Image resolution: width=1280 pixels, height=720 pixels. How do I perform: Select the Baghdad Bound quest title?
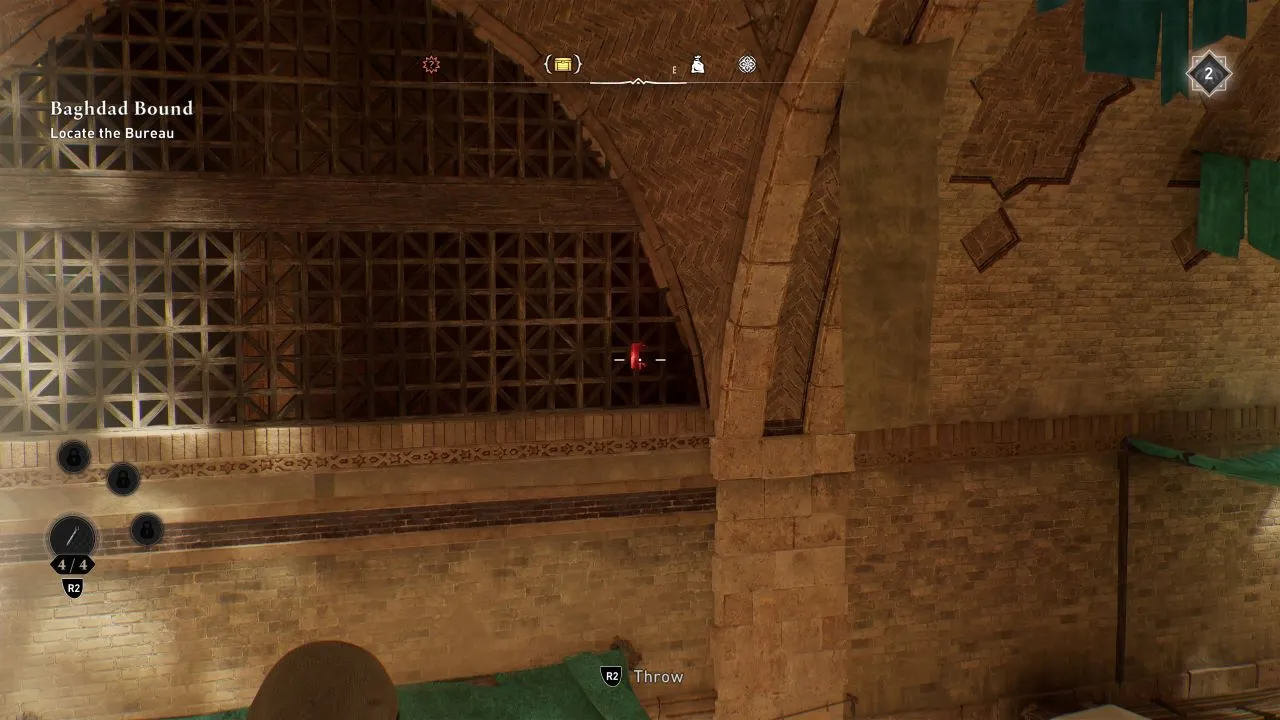pos(121,108)
